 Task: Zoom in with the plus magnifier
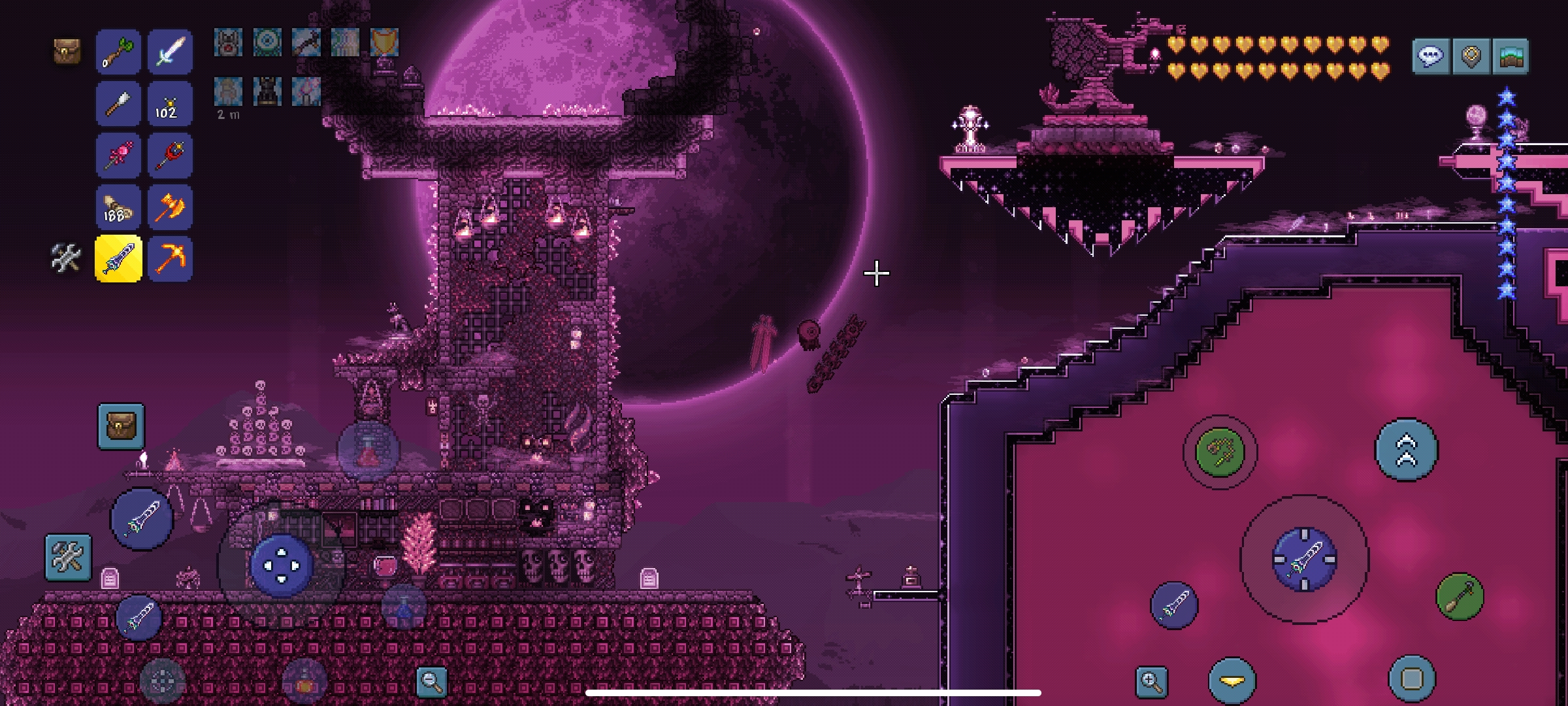tap(1151, 681)
